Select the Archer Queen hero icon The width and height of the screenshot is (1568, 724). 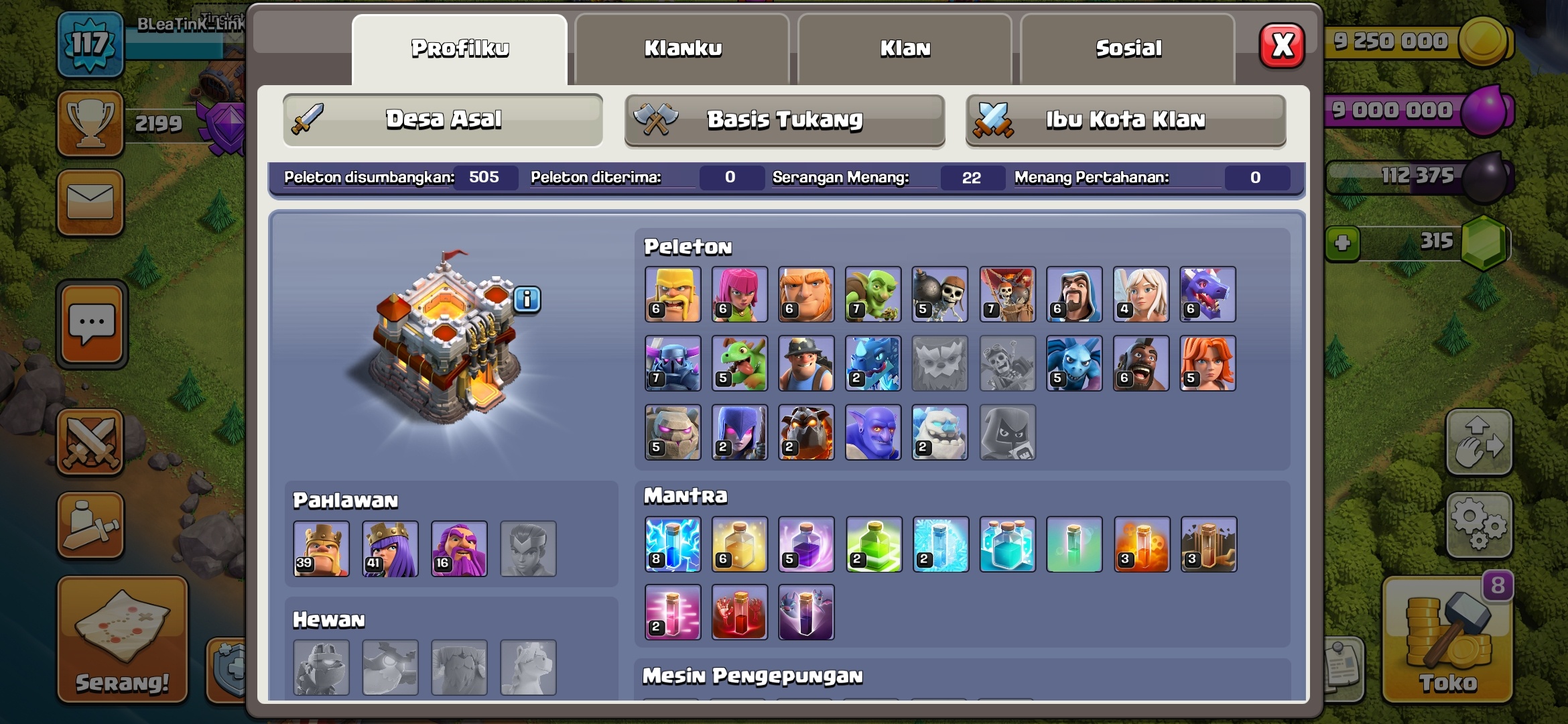391,549
